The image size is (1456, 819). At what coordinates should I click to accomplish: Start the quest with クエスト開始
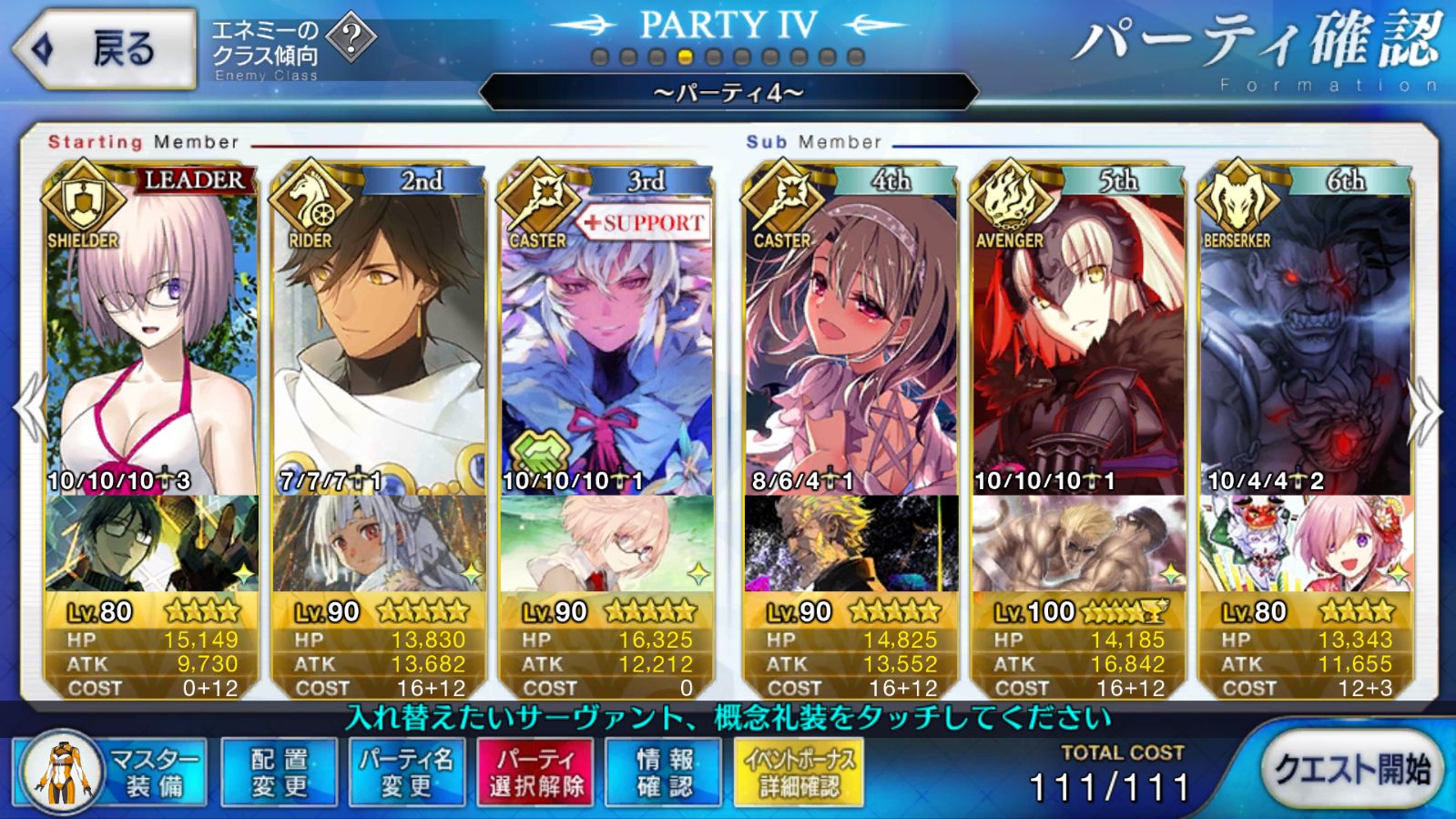point(1350,770)
